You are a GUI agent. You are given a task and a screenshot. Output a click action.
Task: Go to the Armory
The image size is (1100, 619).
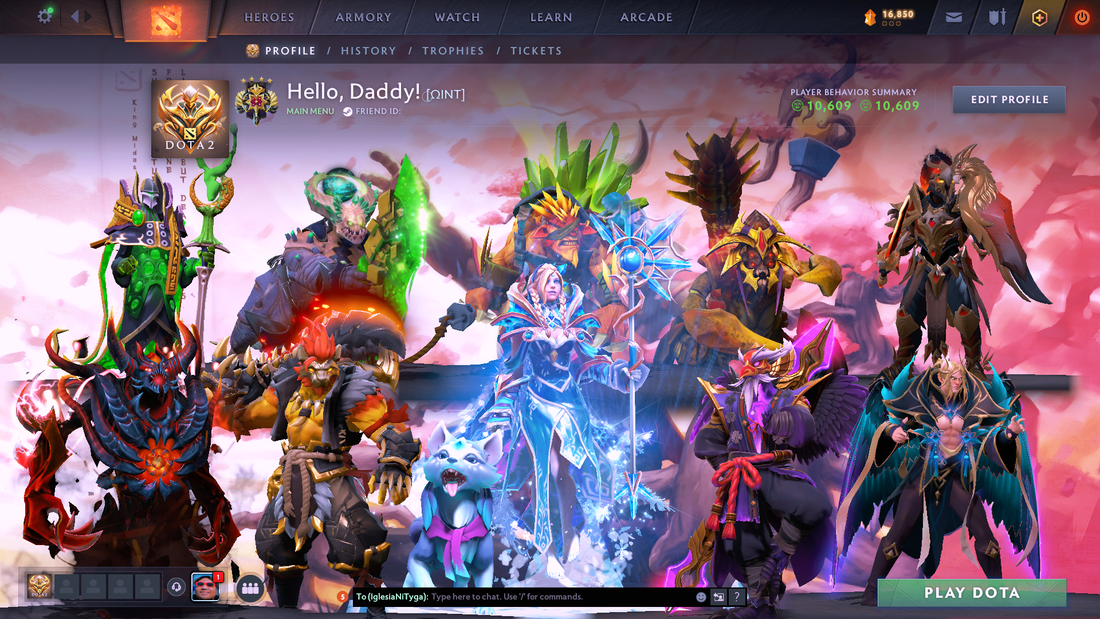[364, 17]
